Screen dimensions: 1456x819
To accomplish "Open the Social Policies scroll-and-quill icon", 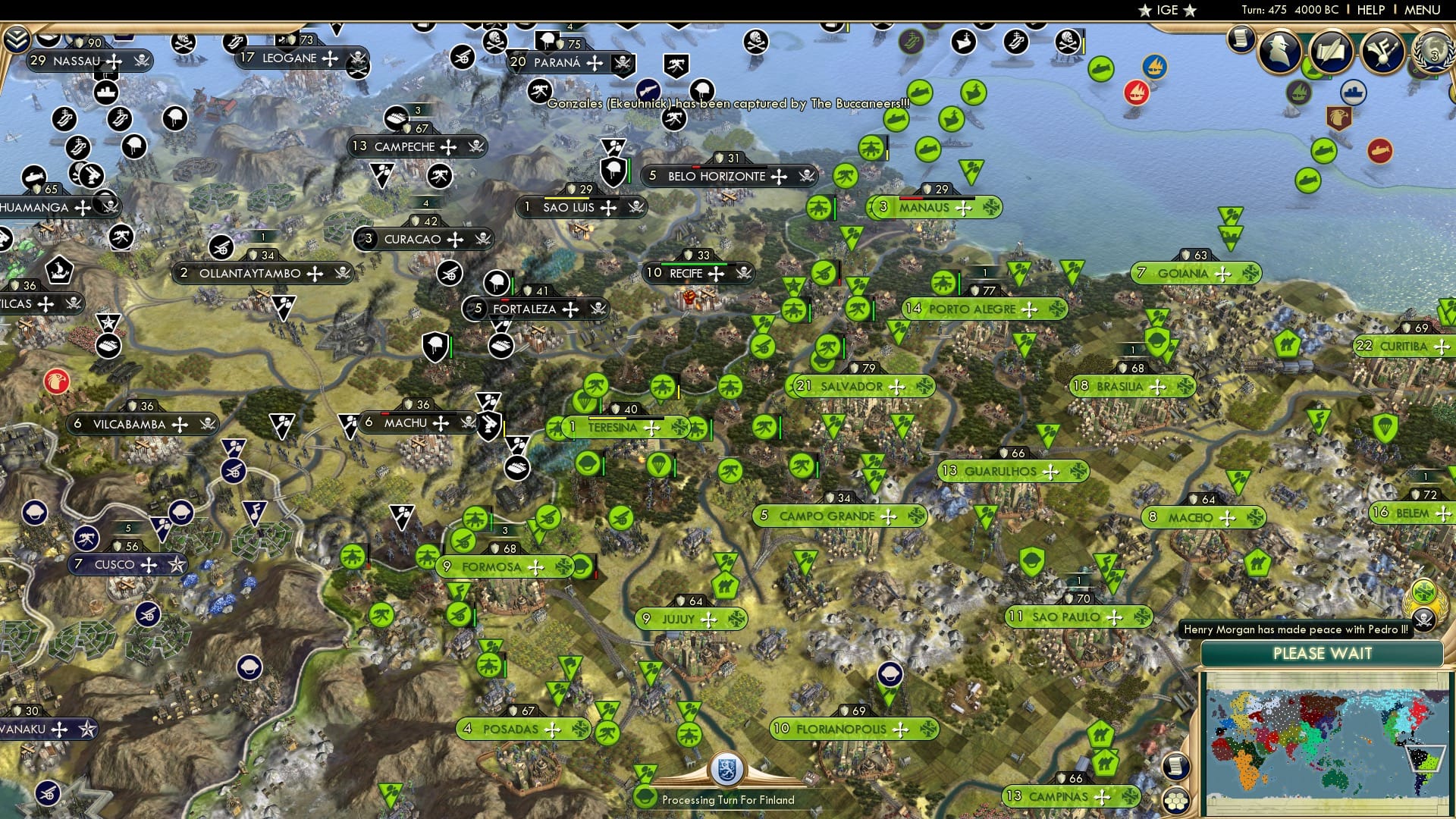I will [x=1332, y=51].
